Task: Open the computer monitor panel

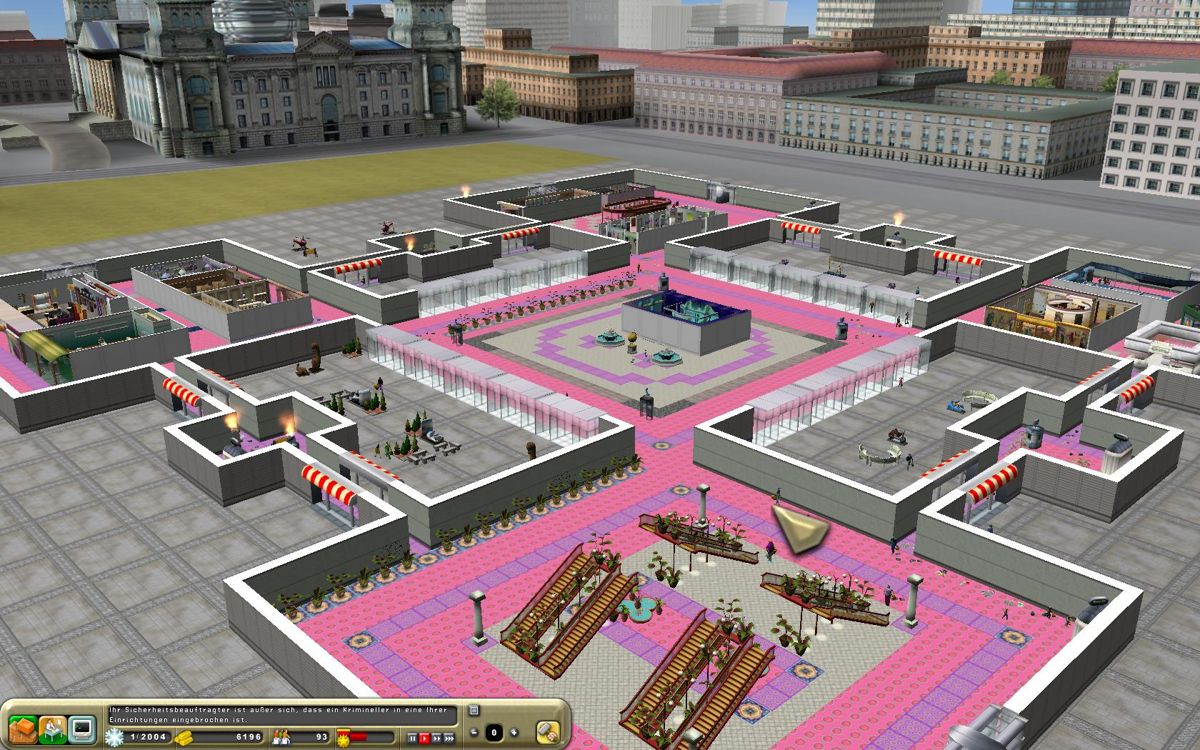Action: pyautogui.click(x=81, y=729)
